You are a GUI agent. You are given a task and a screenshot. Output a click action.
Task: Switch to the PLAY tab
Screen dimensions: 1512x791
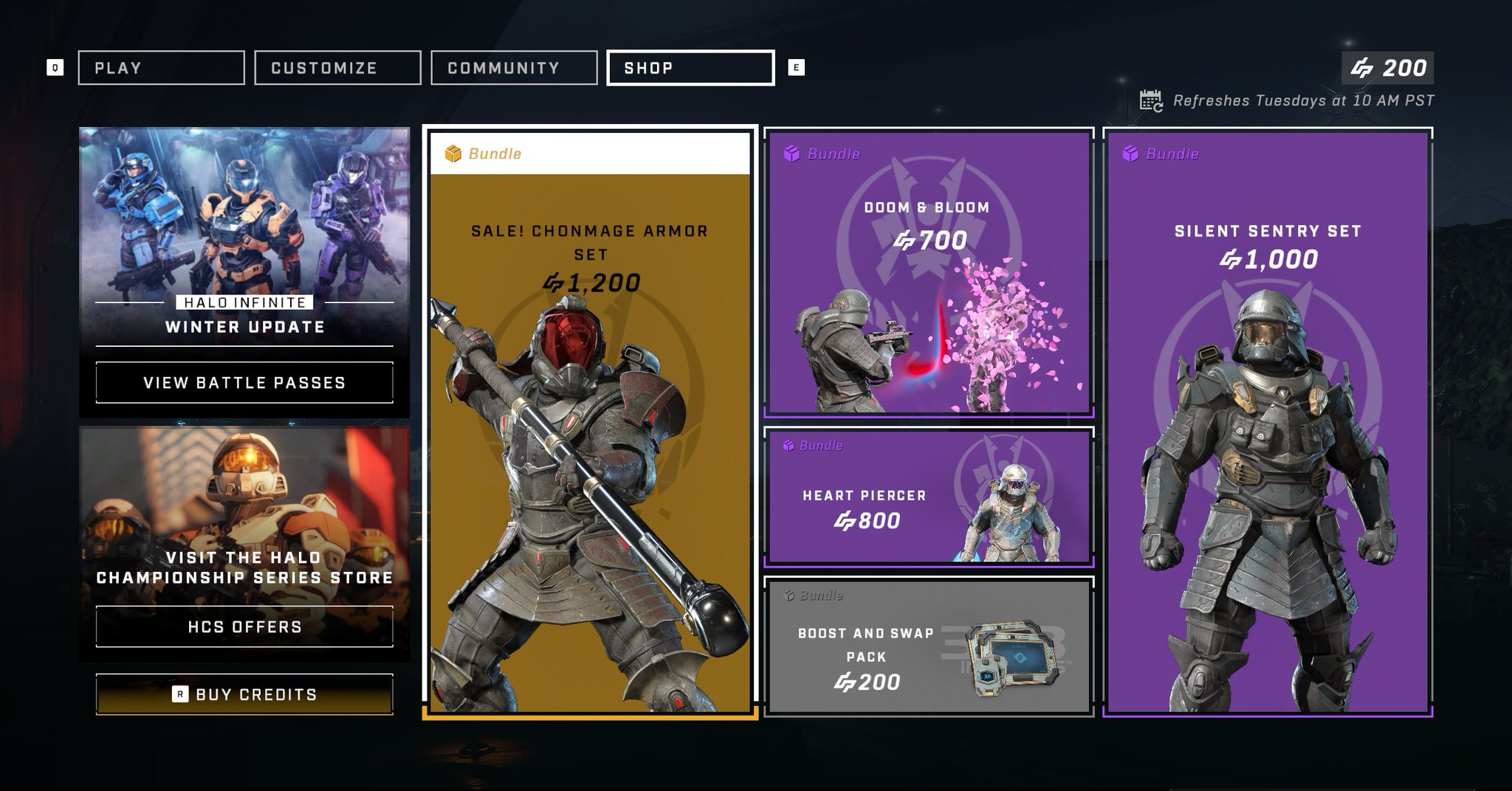[161, 67]
